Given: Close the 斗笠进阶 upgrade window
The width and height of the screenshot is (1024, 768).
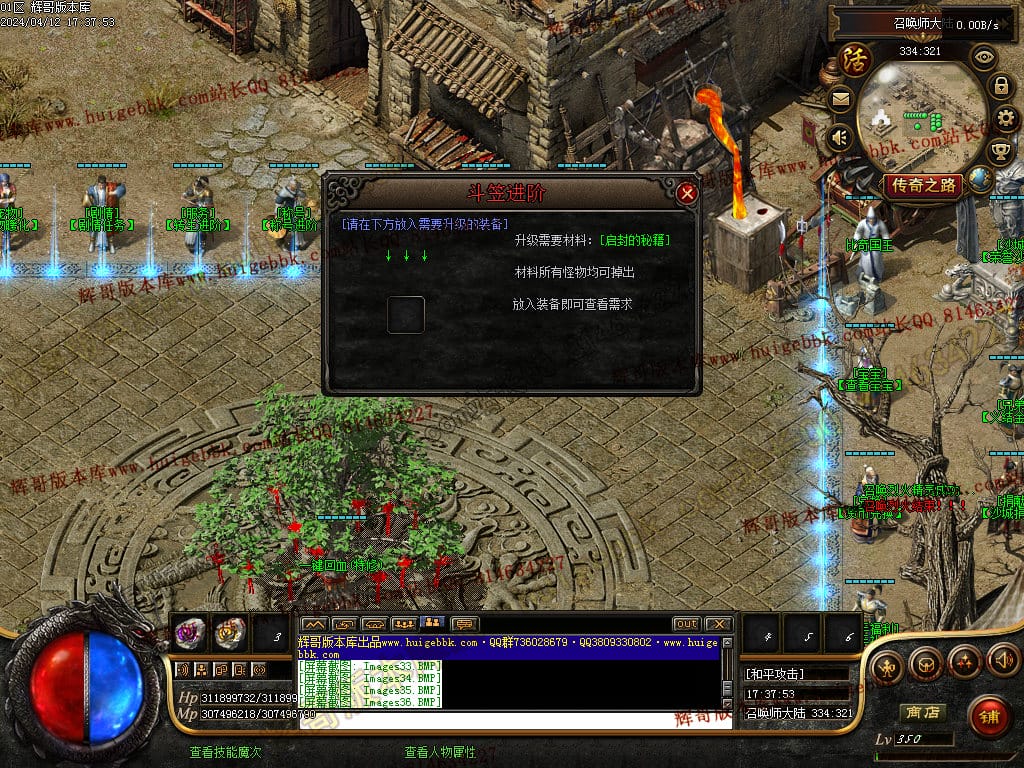Looking at the screenshot, I should (x=686, y=194).
